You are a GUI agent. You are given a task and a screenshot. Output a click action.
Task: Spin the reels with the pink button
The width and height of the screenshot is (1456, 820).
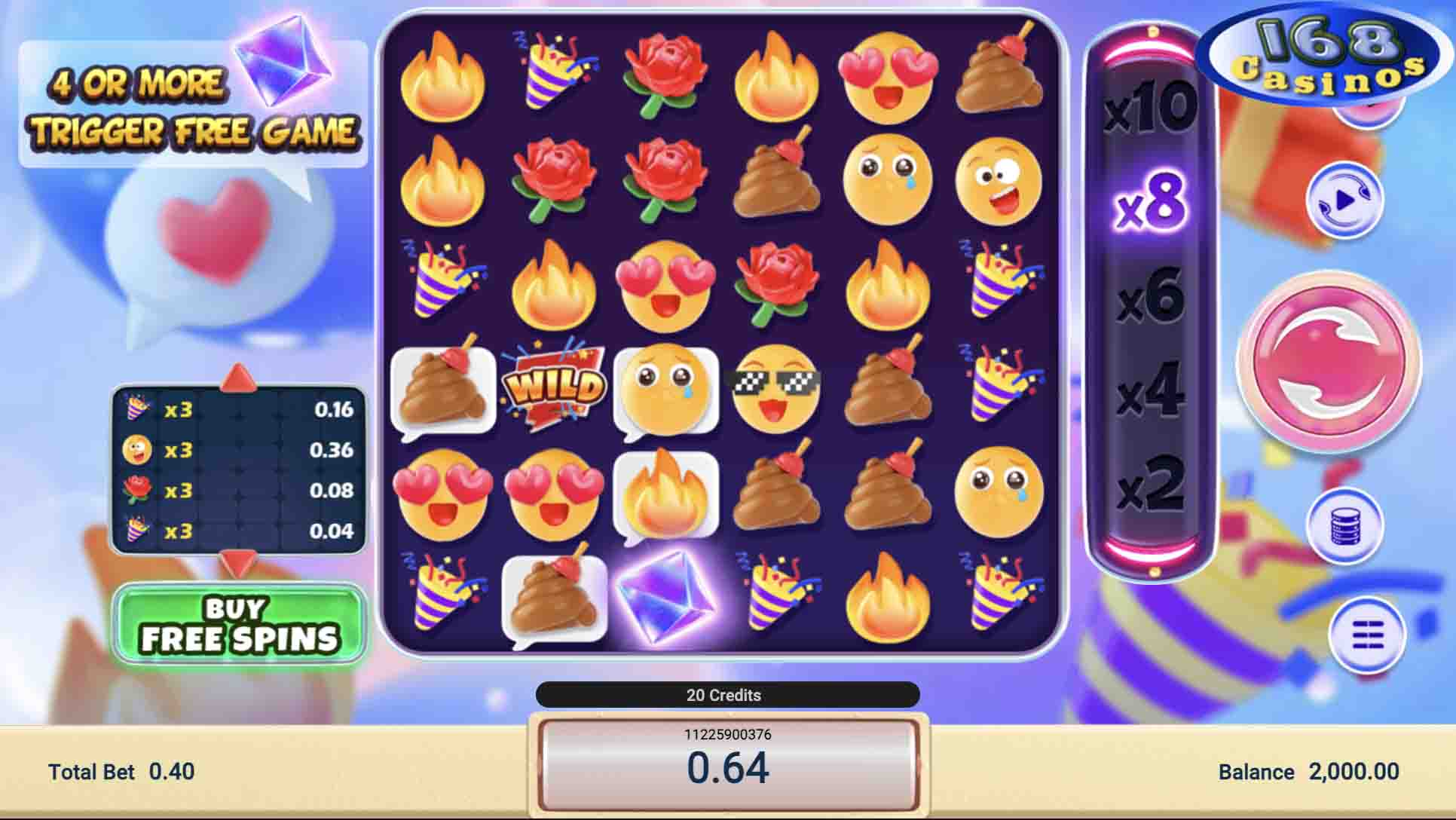[1329, 363]
